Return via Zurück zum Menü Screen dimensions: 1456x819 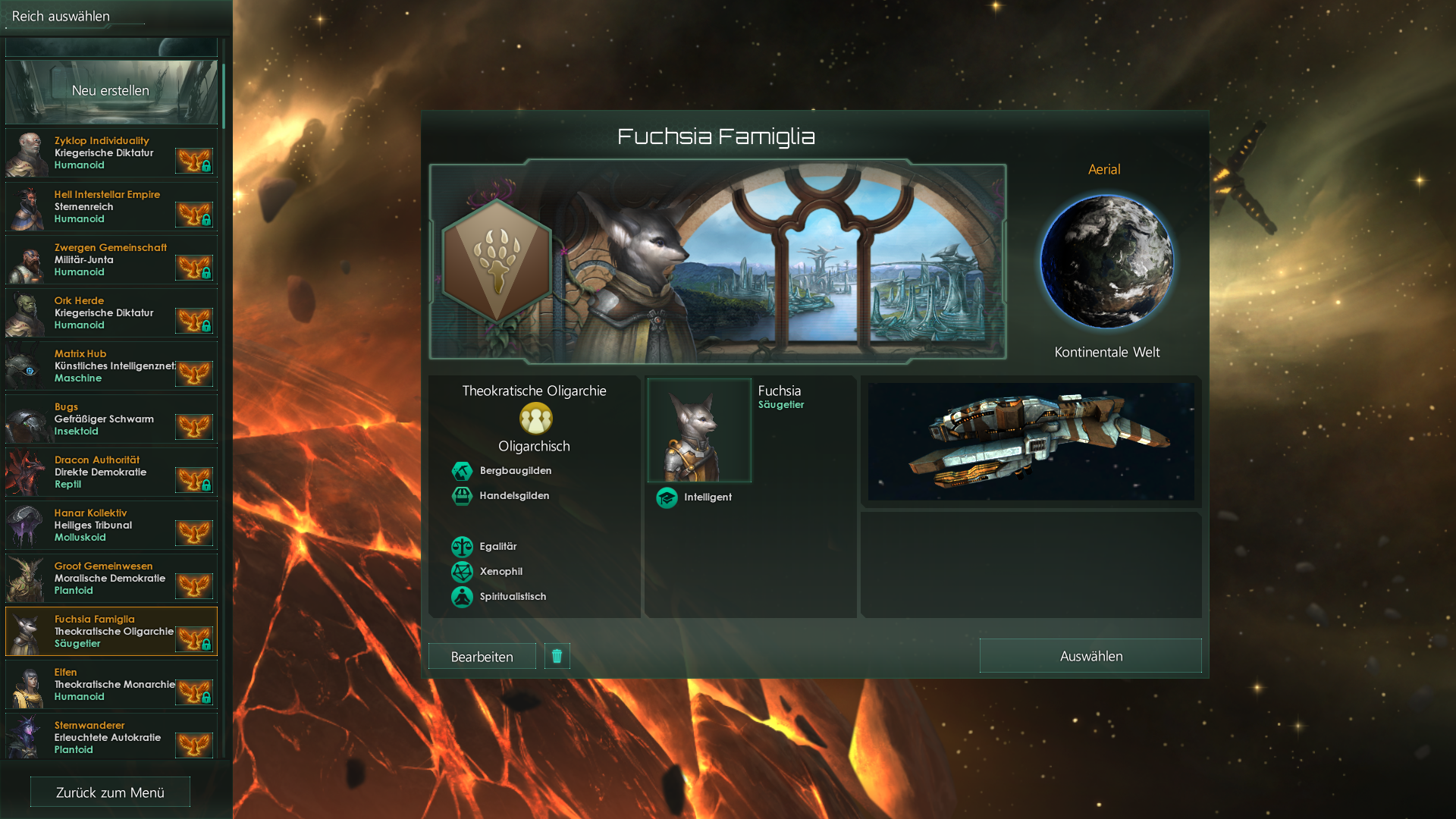click(110, 792)
